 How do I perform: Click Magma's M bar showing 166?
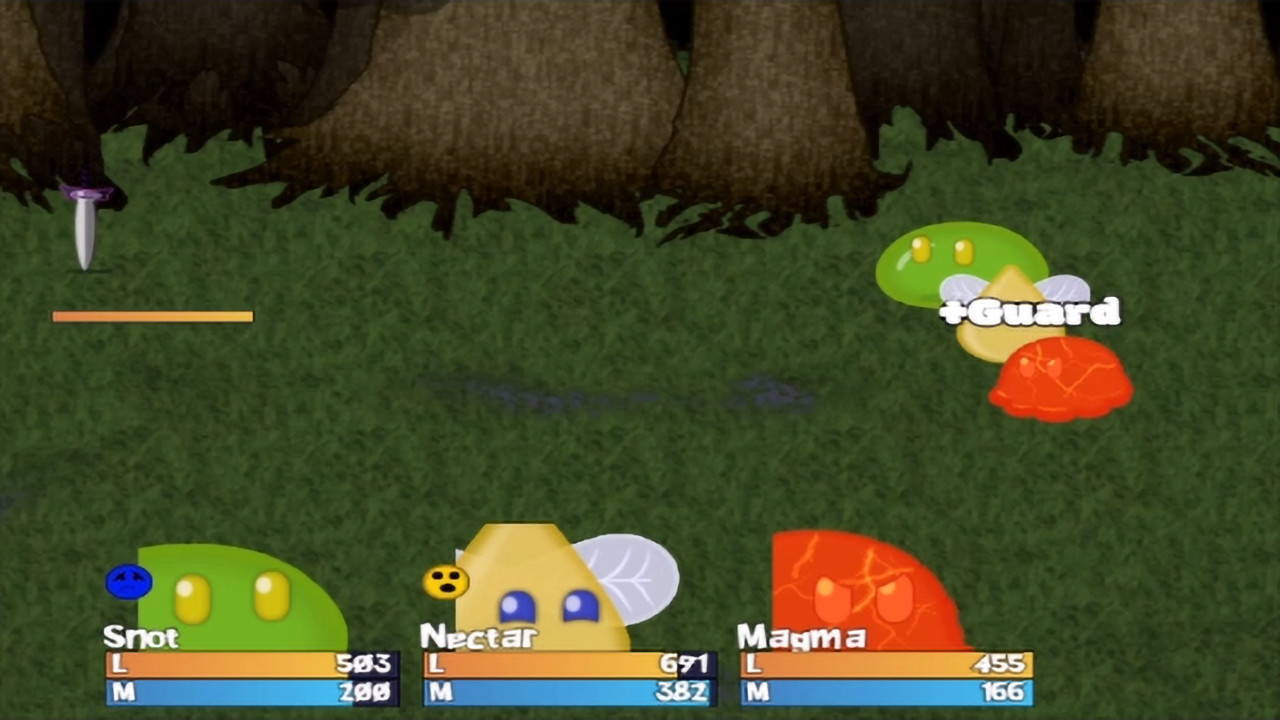click(888, 691)
